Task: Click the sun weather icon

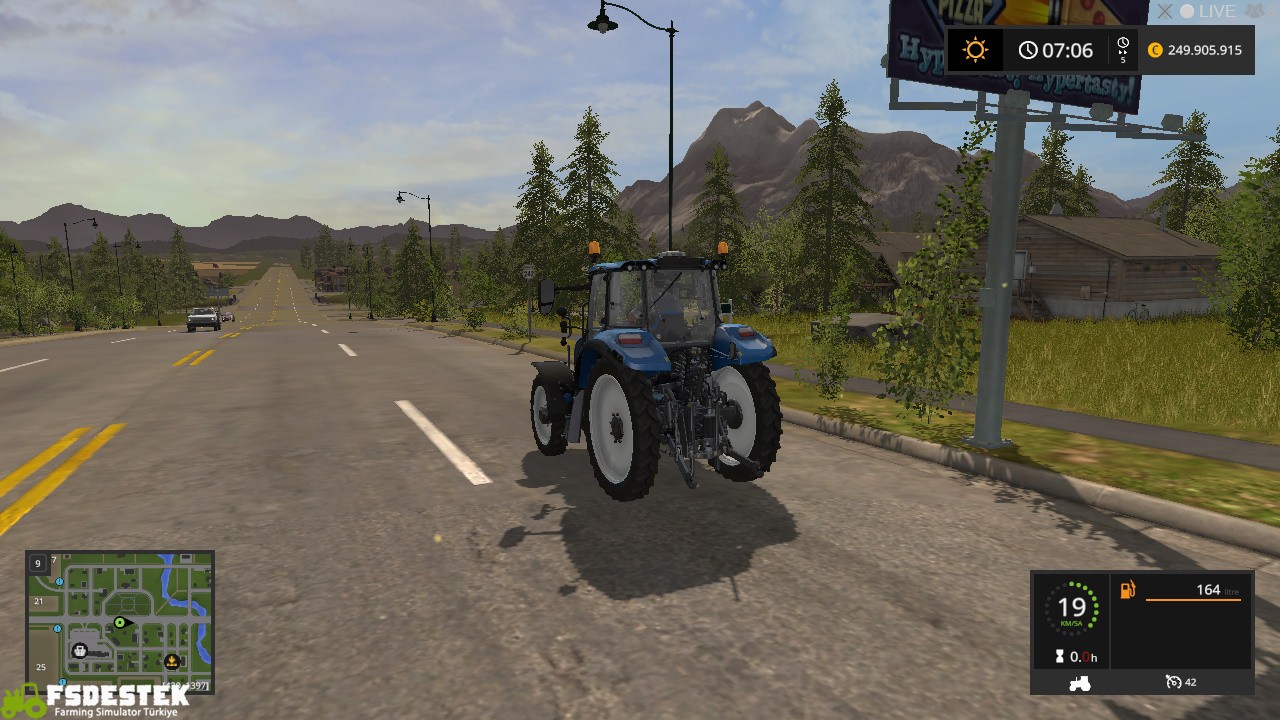Action: [x=976, y=49]
